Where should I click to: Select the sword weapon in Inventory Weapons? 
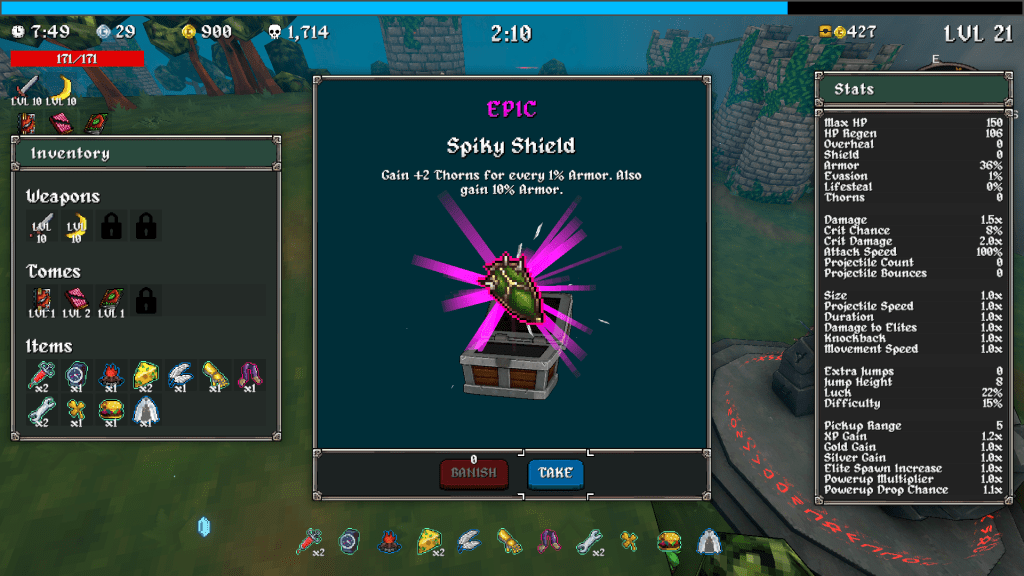tap(41, 225)
